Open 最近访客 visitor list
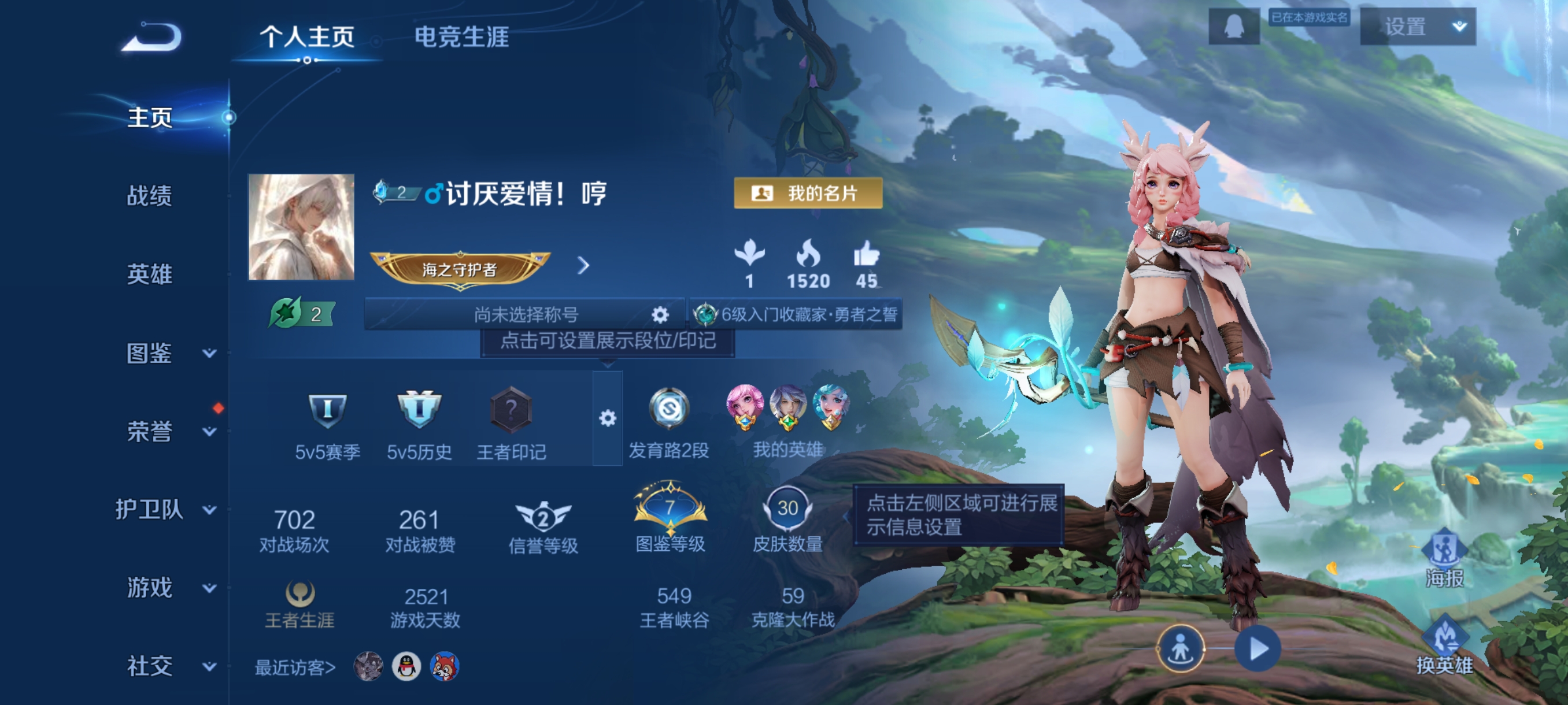The height and width of the screenshot is (705, 1568). click(295, 667)
